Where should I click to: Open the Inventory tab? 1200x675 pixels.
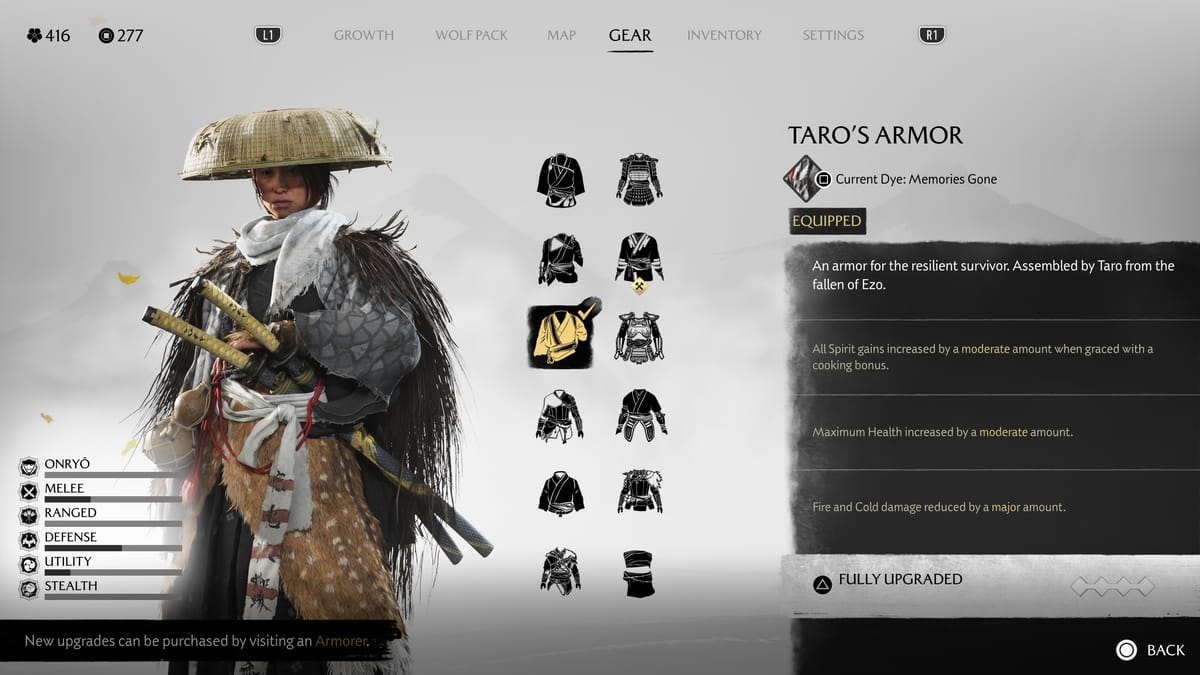coord(722,35)
